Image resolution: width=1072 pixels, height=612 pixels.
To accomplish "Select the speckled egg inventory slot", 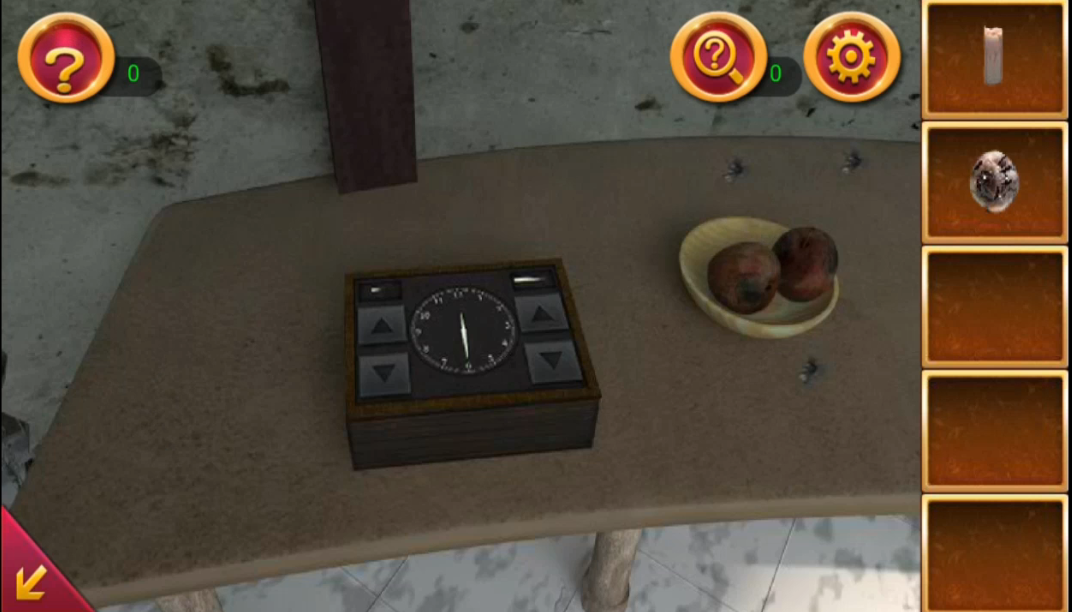I will pos(993,182).
